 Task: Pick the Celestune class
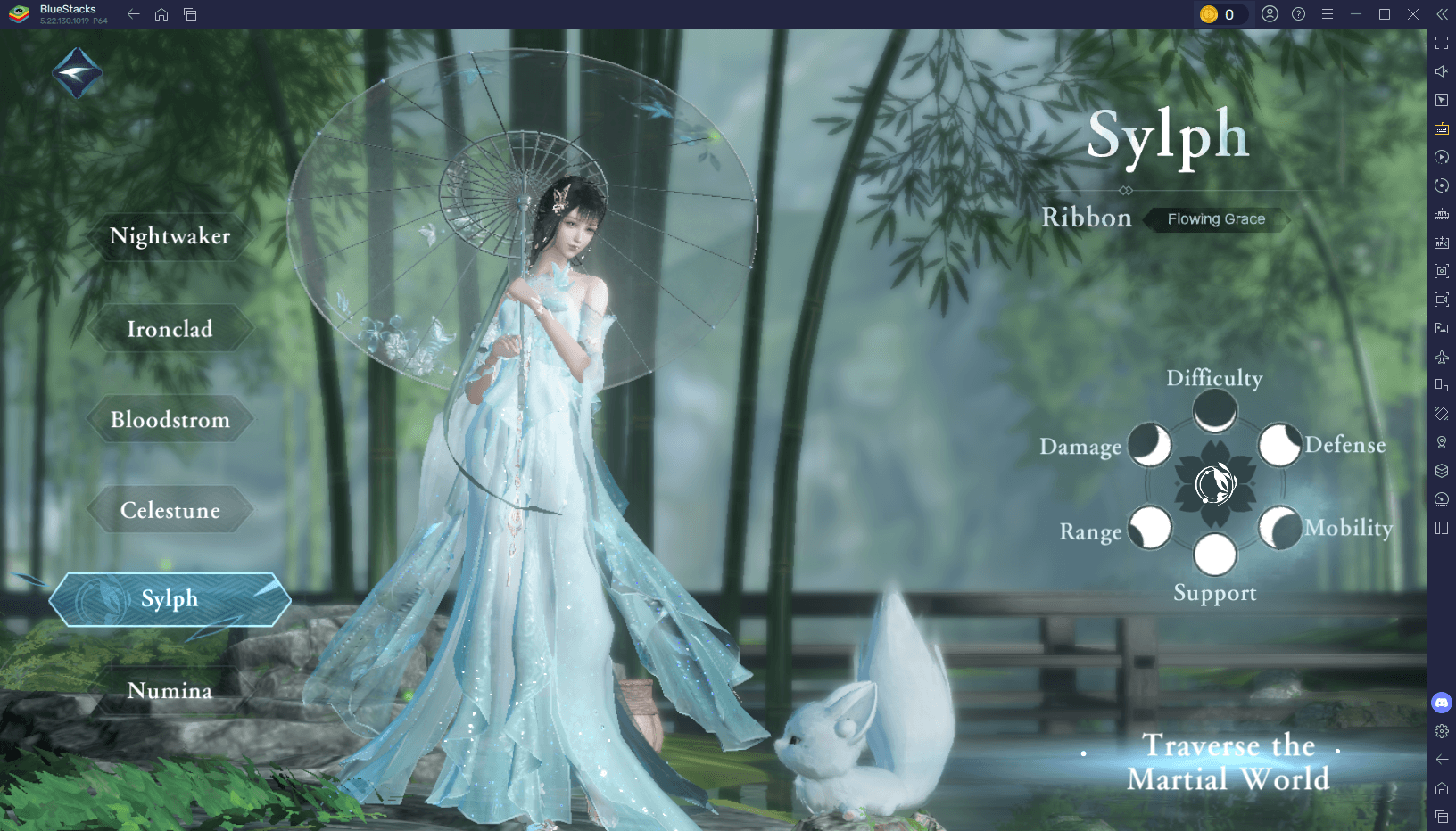170,511
